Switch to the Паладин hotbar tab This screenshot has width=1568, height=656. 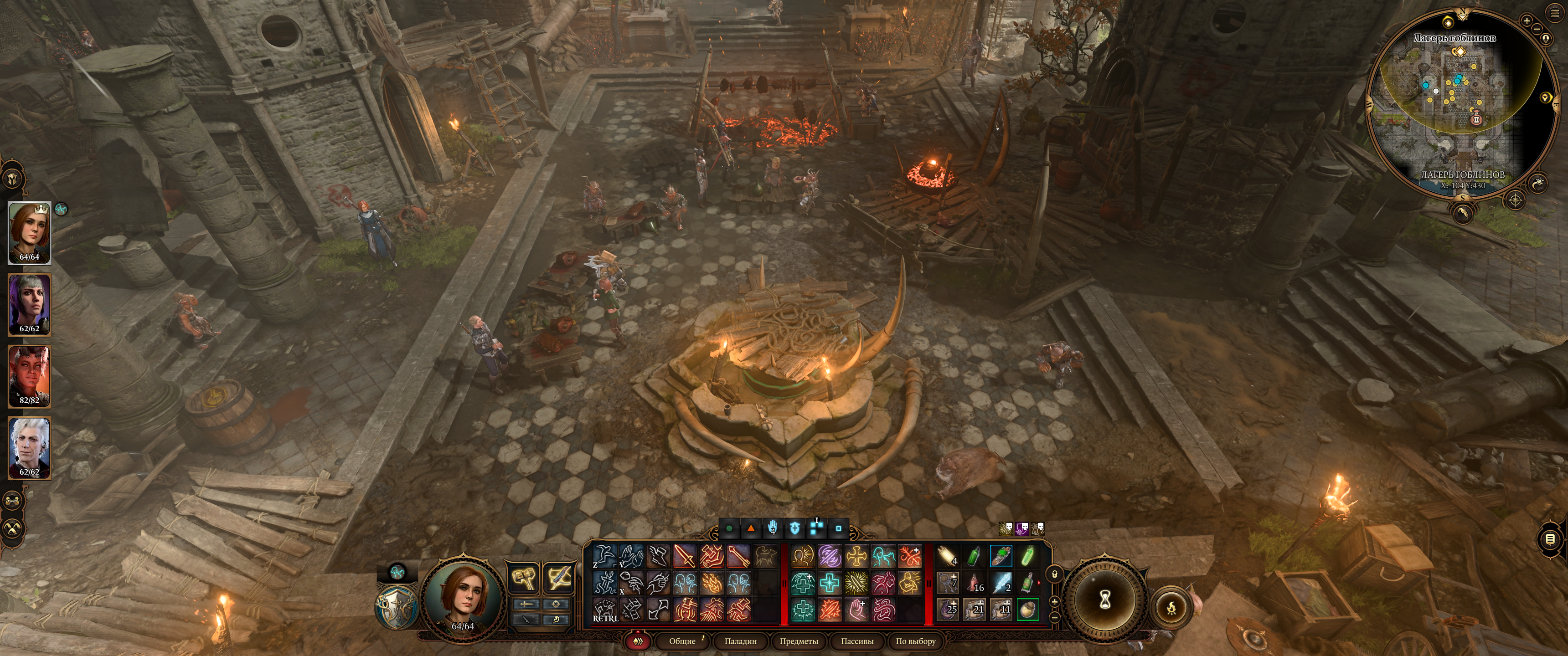(740, 641)
